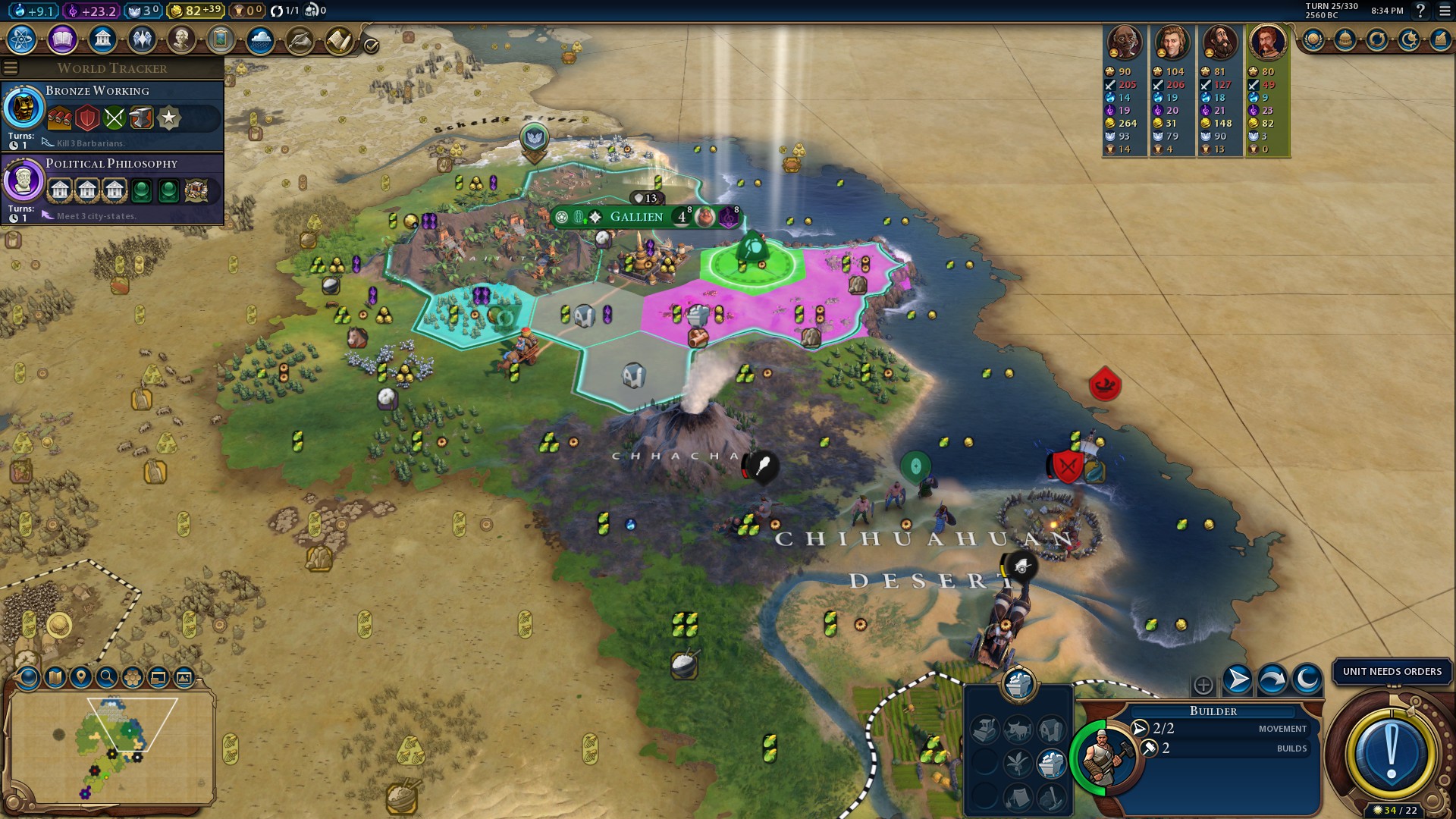Skip the builder's turn with curved arrow
This screenshot has width=1456, height=819.
(x=1272, y=679)
